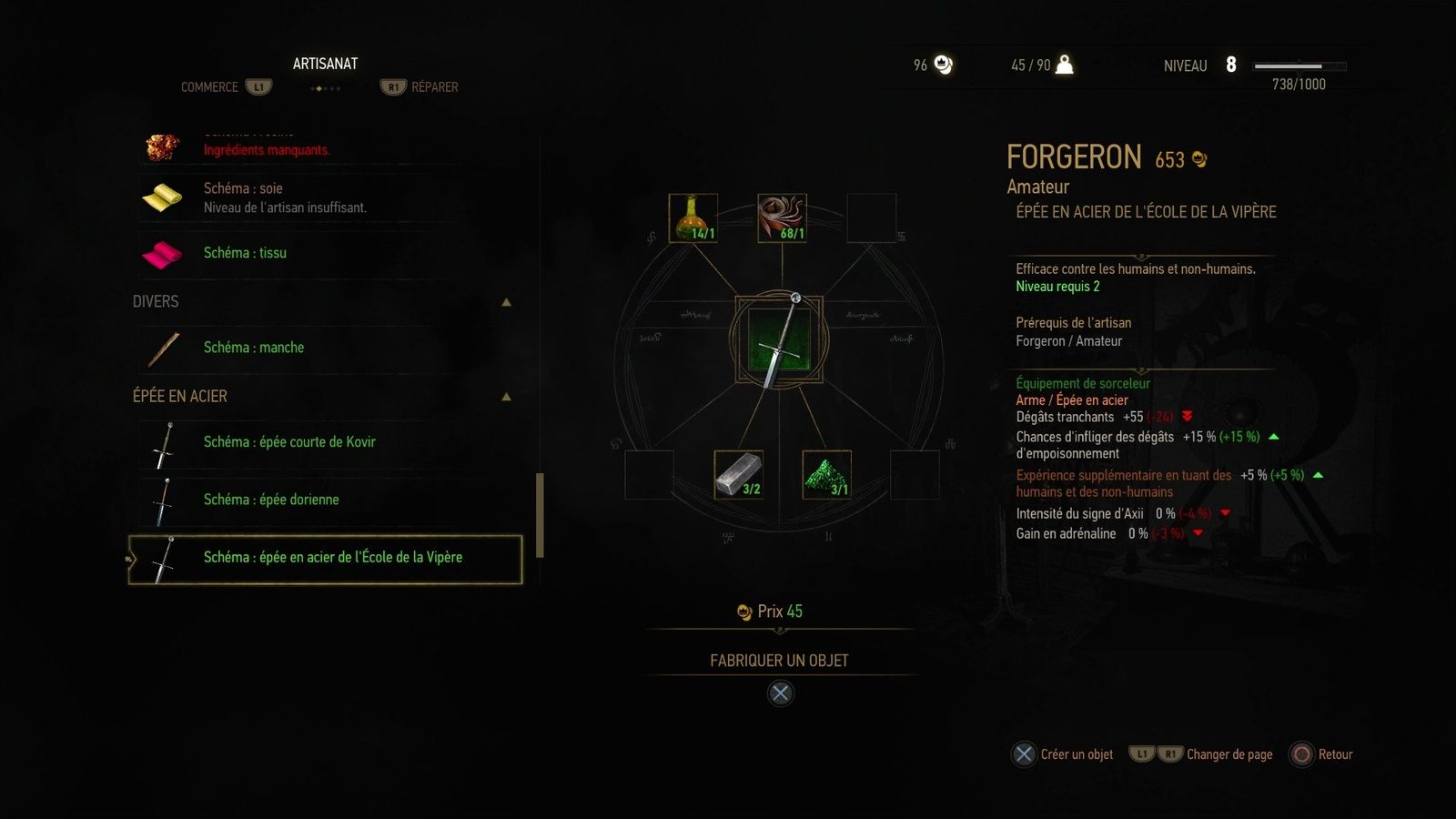
Task: Click the green emerald dust ingredient slot
Action: click(826, 474)
